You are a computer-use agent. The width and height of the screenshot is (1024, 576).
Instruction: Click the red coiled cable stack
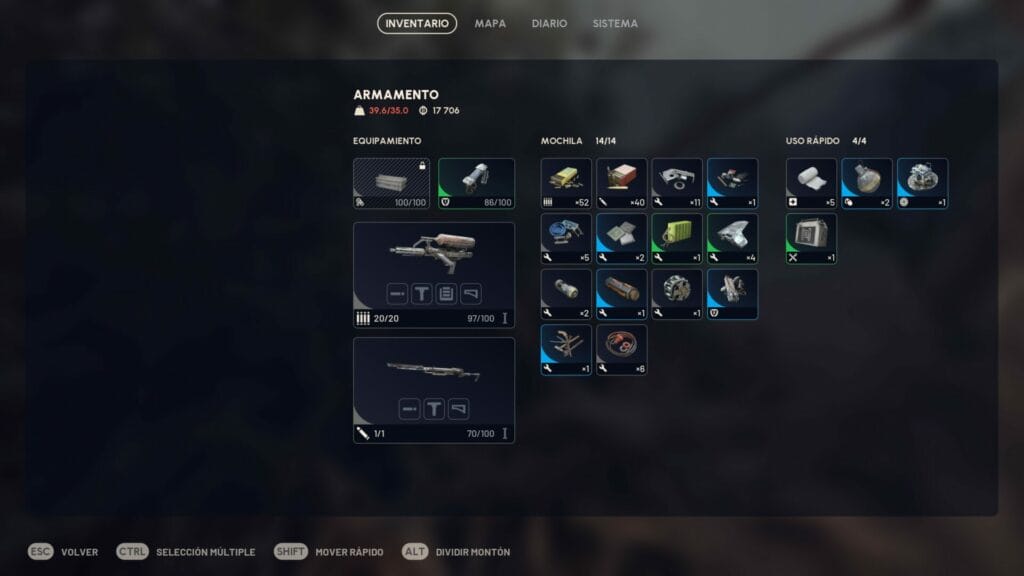(622, 349)
